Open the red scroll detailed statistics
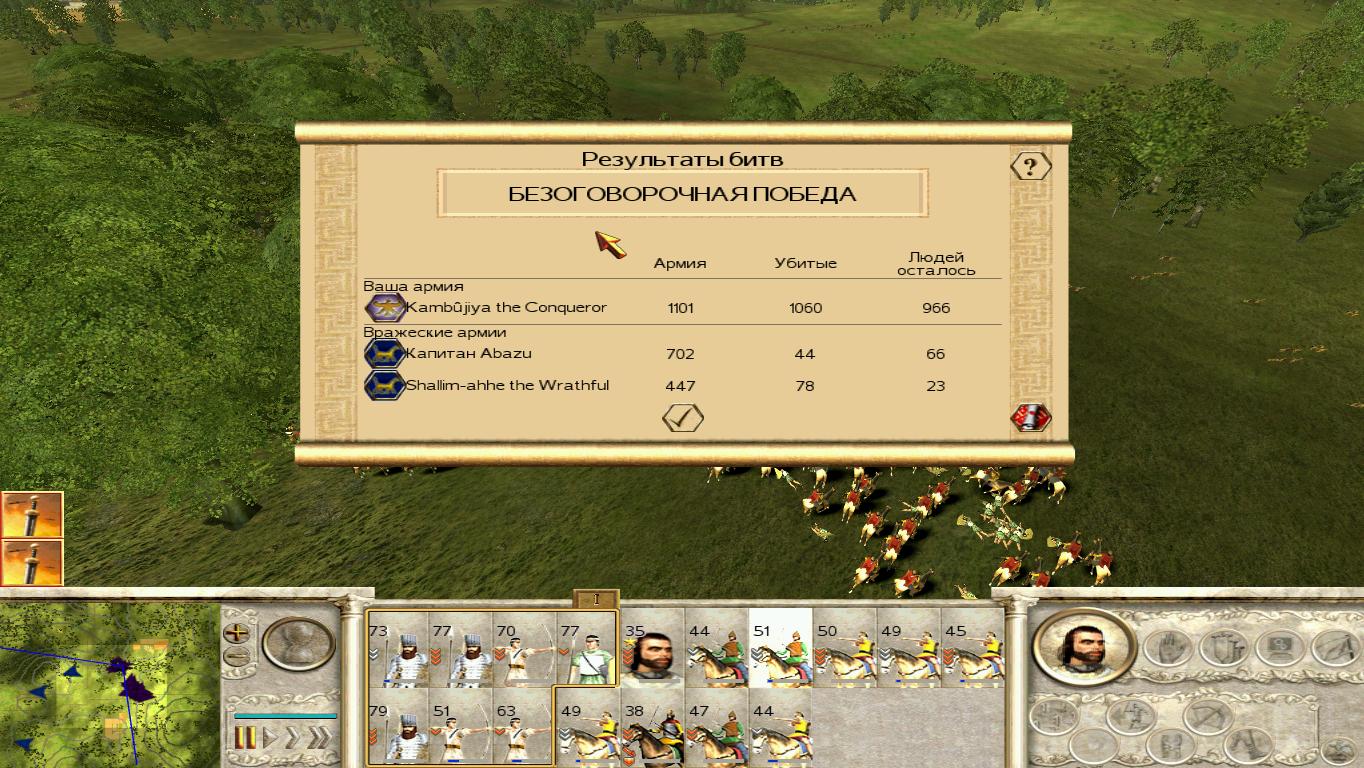The width and height of the screenshot is (1364, 768). 1030,418
